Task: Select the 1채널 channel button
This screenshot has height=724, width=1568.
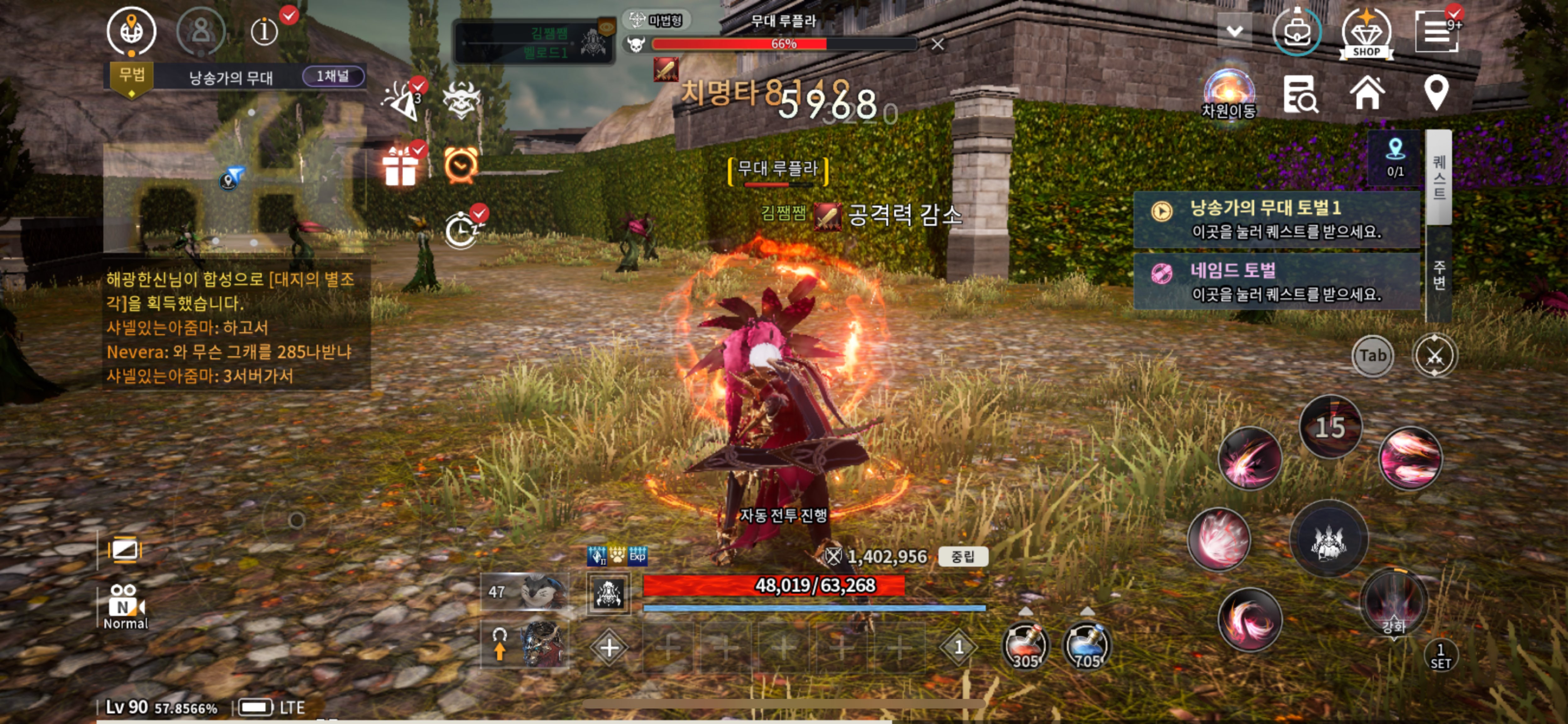Action: [x=333, y=76]
